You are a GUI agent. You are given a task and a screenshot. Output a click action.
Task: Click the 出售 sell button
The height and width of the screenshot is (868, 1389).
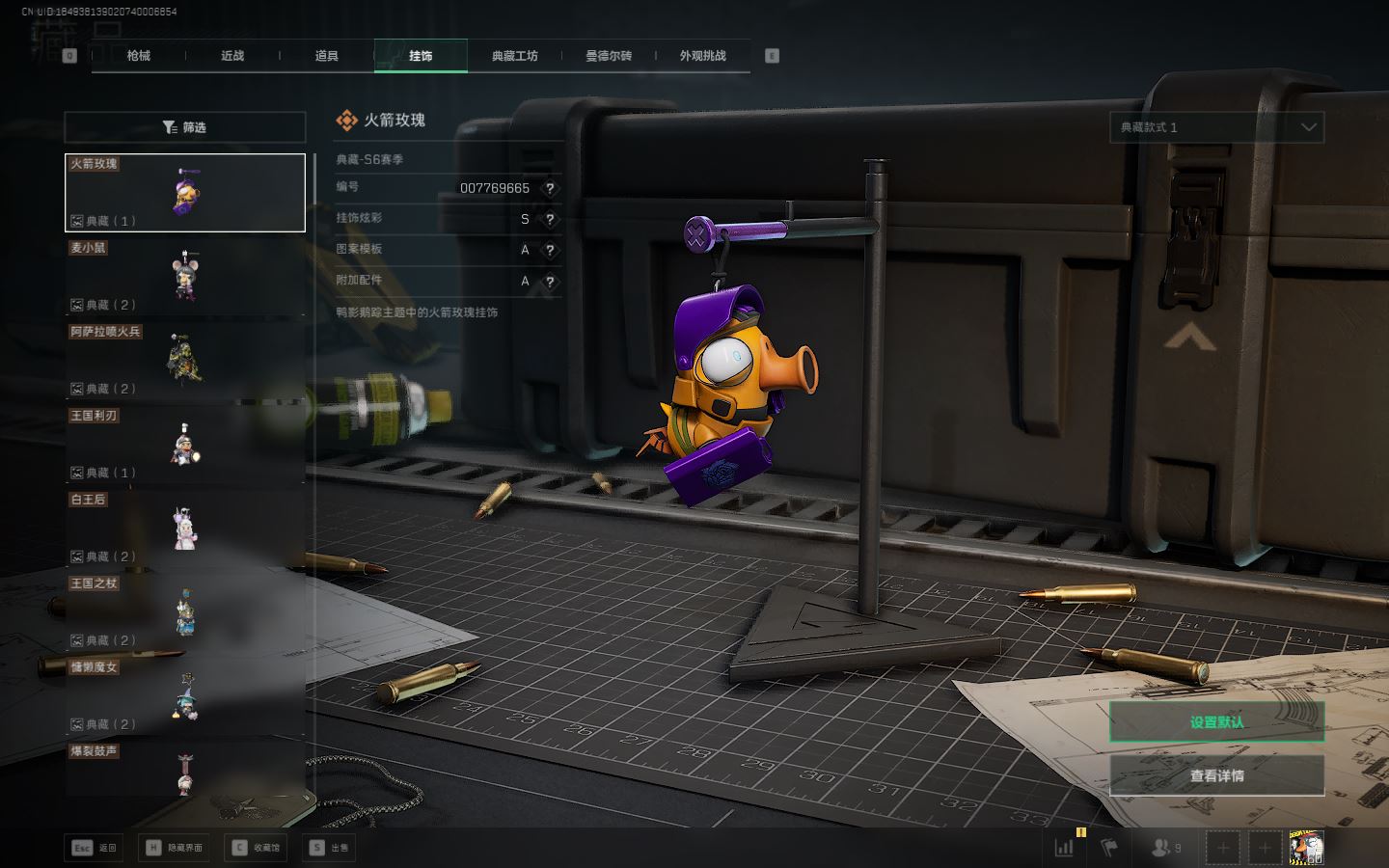[x=330, y=848]
